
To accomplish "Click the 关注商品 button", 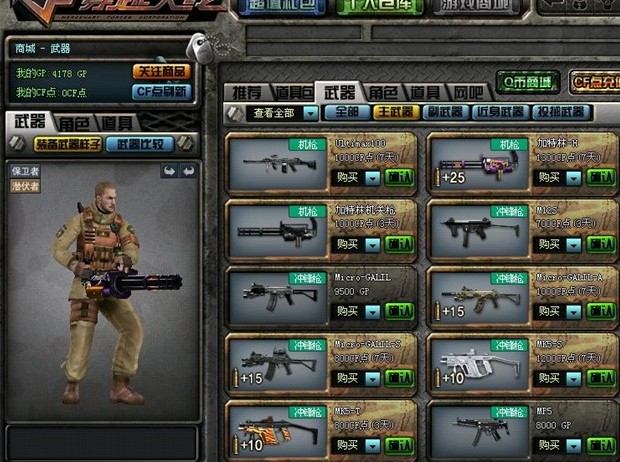I will 162,72.
